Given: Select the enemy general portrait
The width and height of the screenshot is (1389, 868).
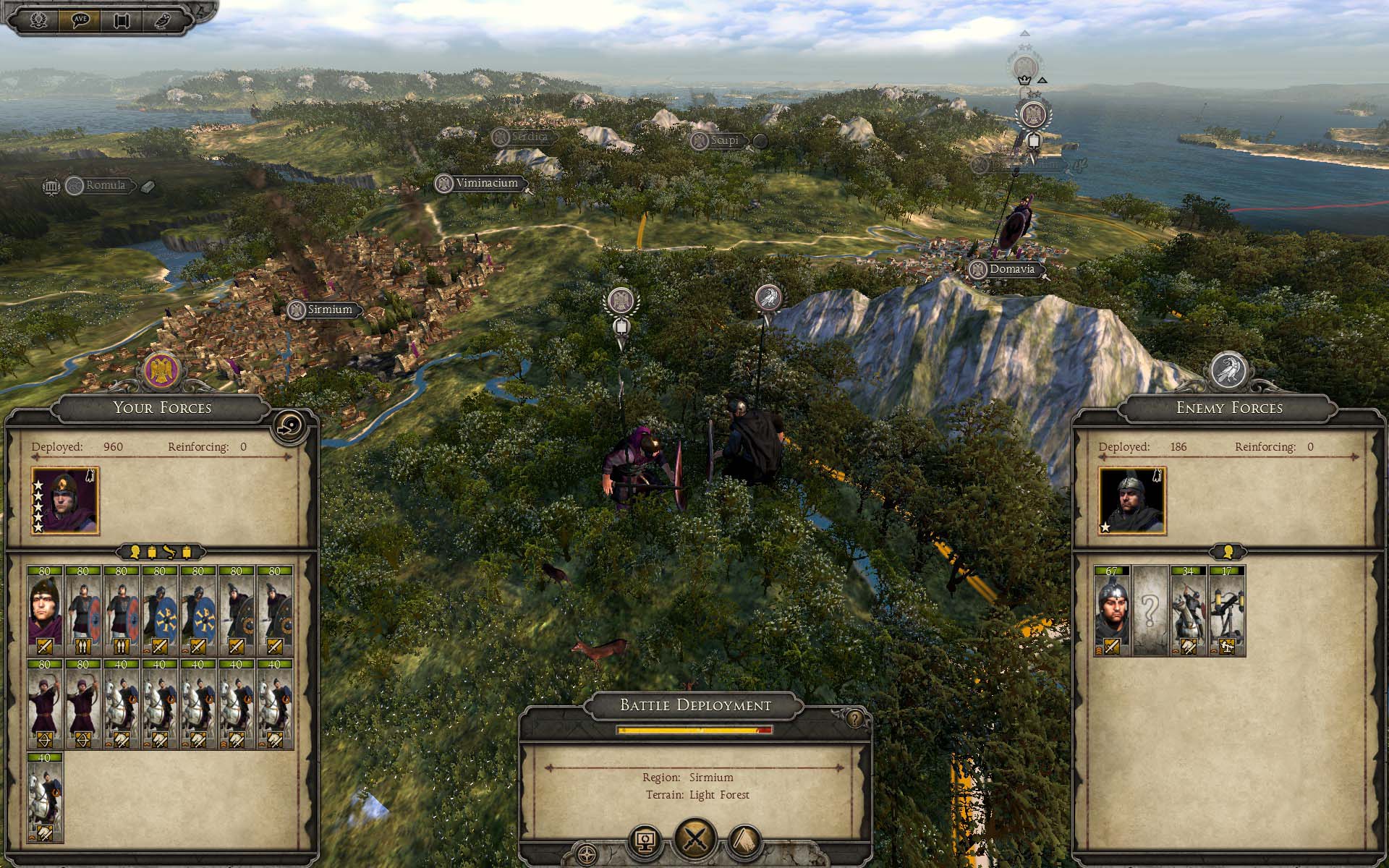Looking at the screenshot, I should click(1132, 501).
